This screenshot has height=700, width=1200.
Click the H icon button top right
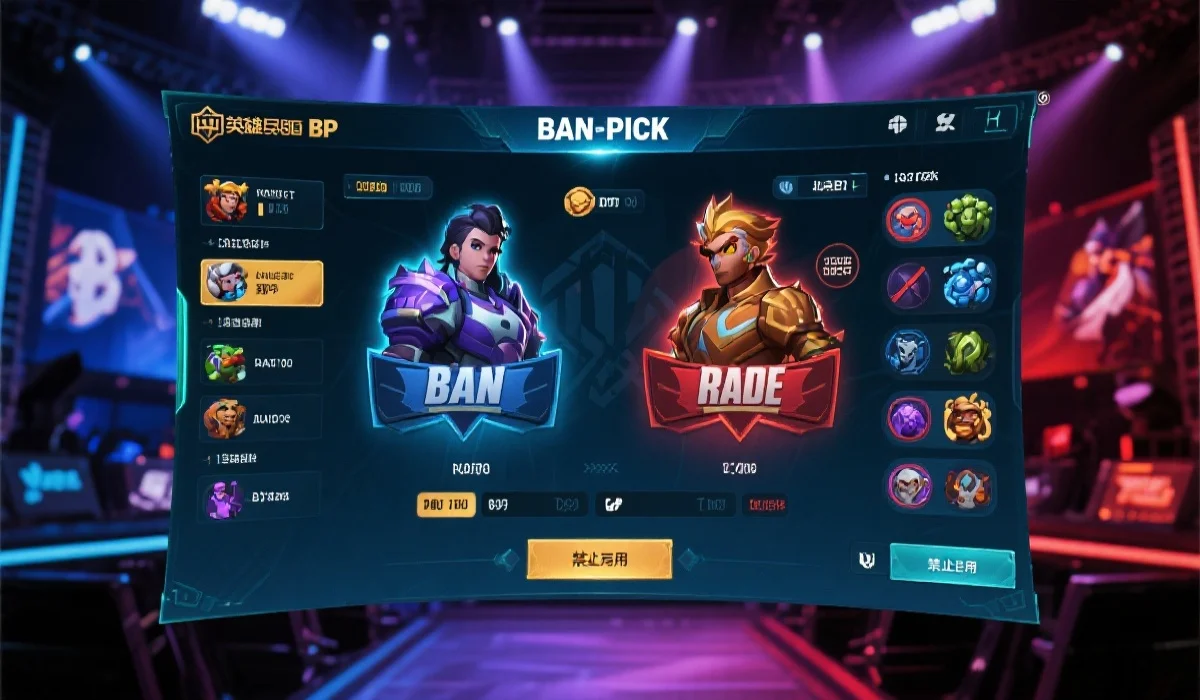coord(993,122)
